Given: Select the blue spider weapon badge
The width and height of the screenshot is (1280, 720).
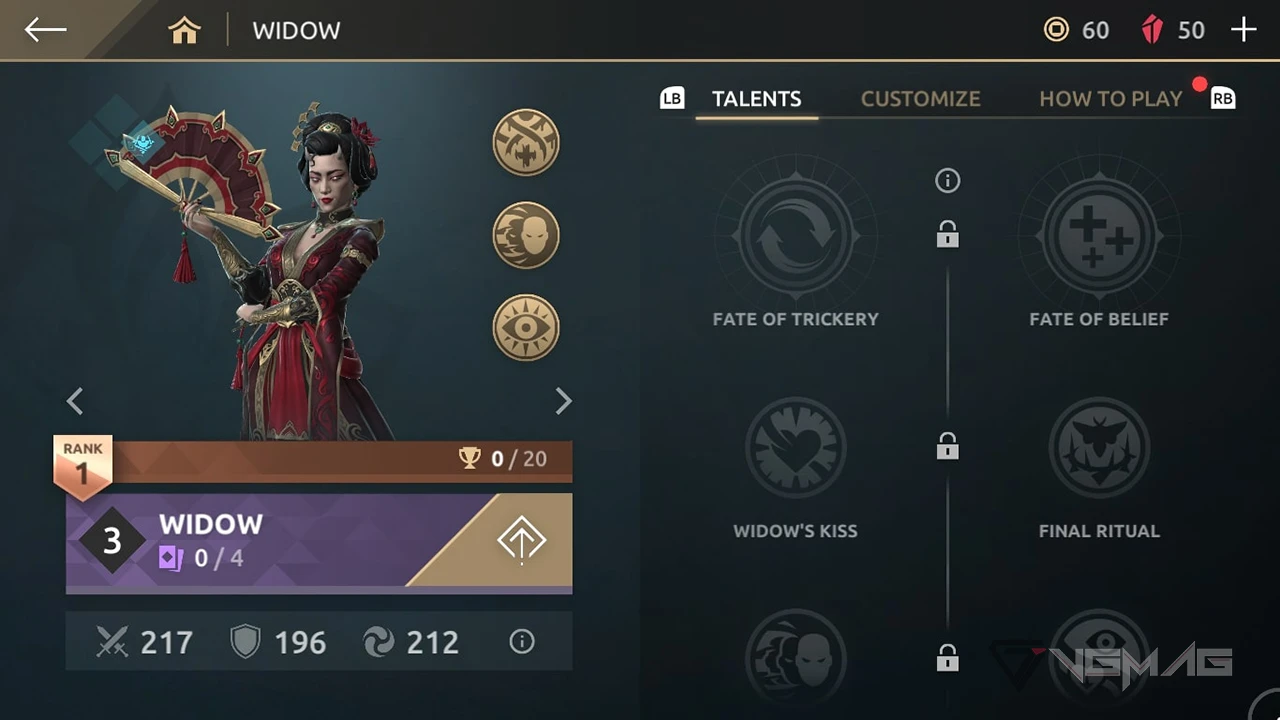Looking at the screenshot, I should point(141,143).
